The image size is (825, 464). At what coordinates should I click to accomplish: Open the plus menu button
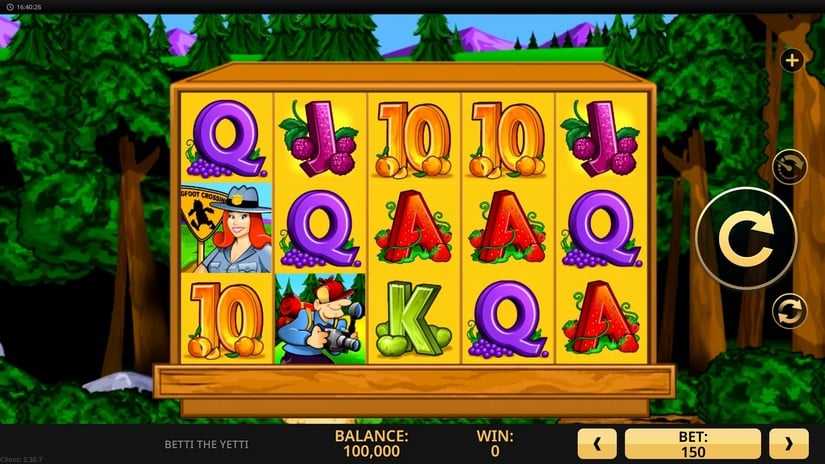click(x=792, y=61)
